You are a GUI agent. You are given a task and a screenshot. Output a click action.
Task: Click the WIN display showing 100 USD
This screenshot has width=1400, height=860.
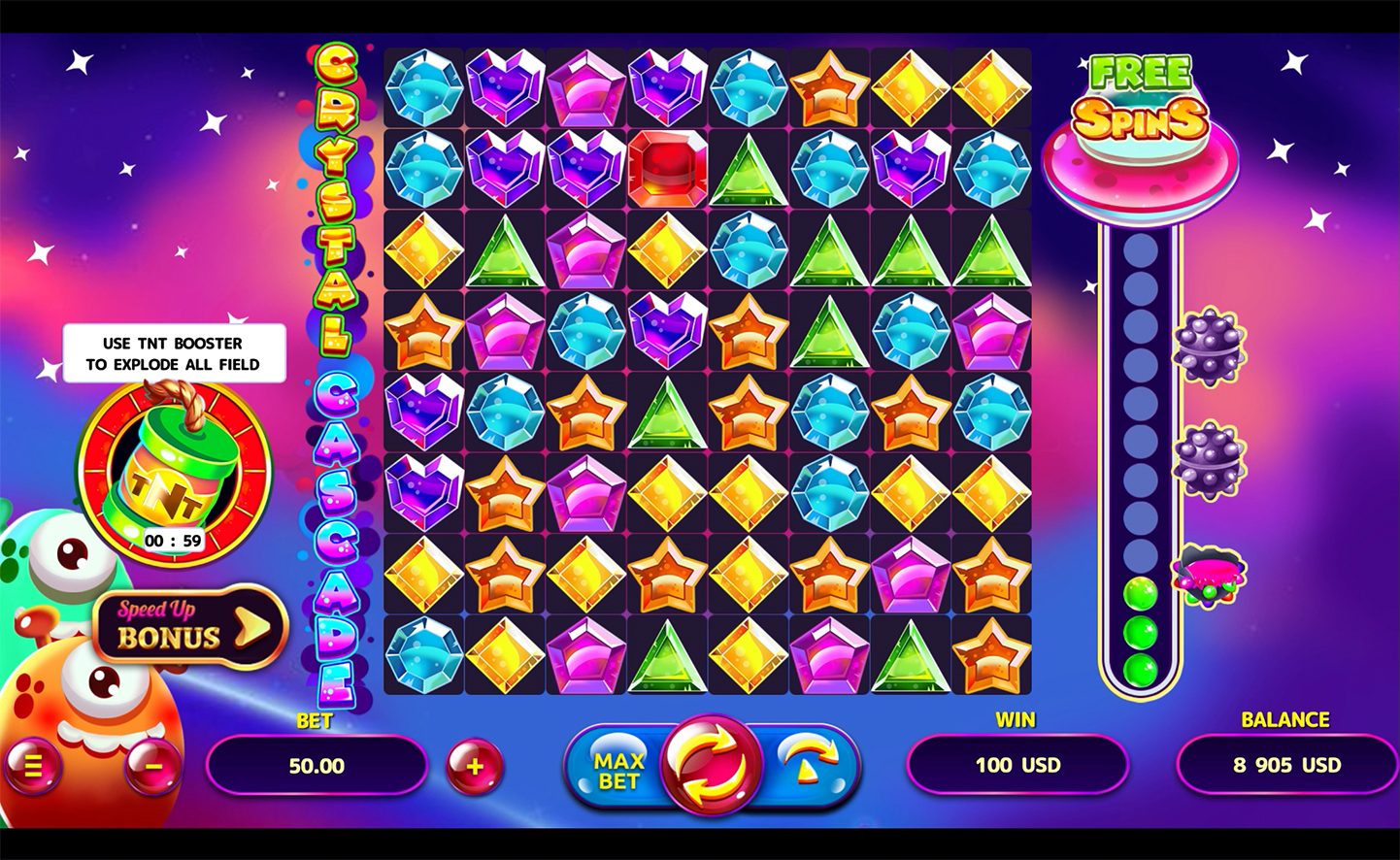coord(1016,765)
